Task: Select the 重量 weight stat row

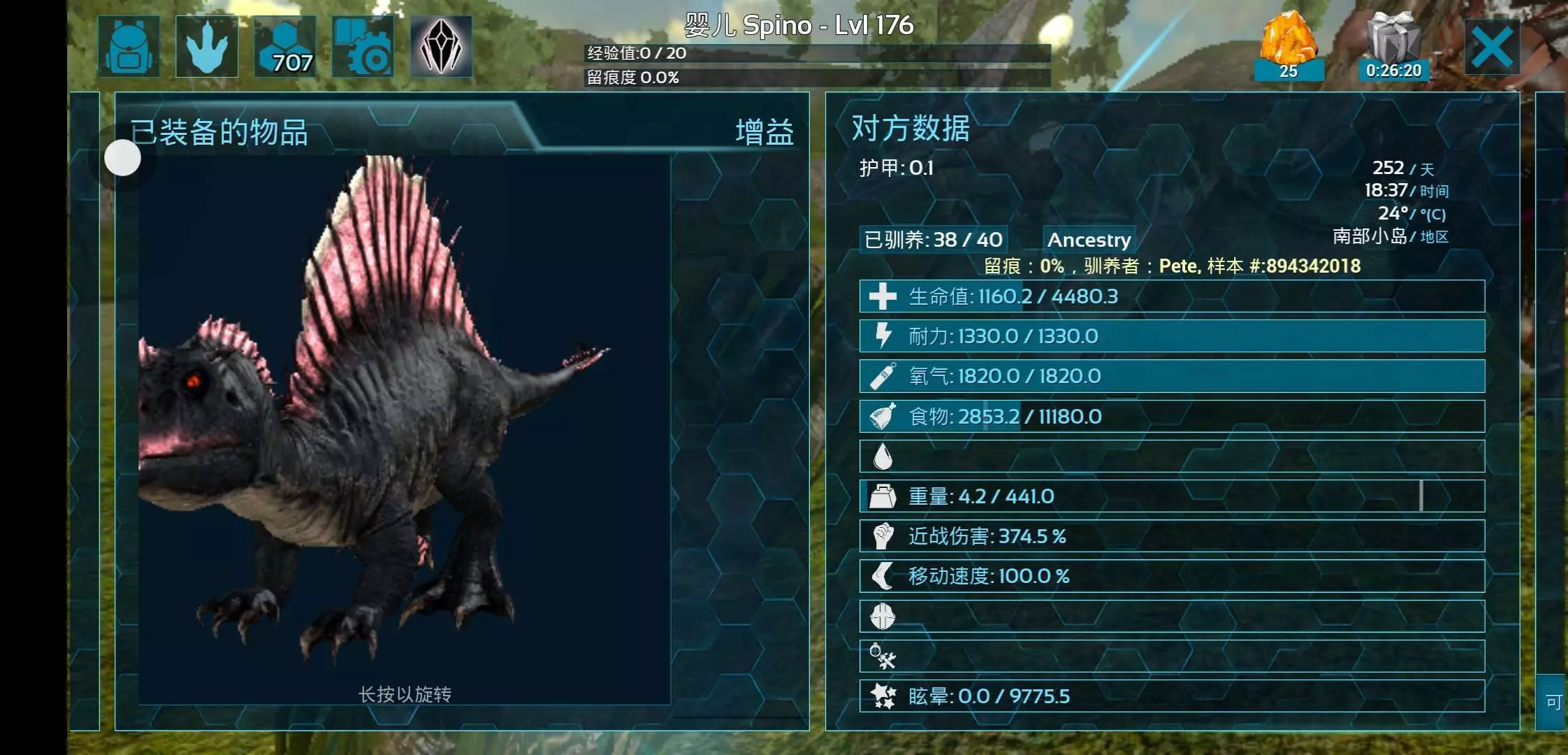Action: [1171, 496]
